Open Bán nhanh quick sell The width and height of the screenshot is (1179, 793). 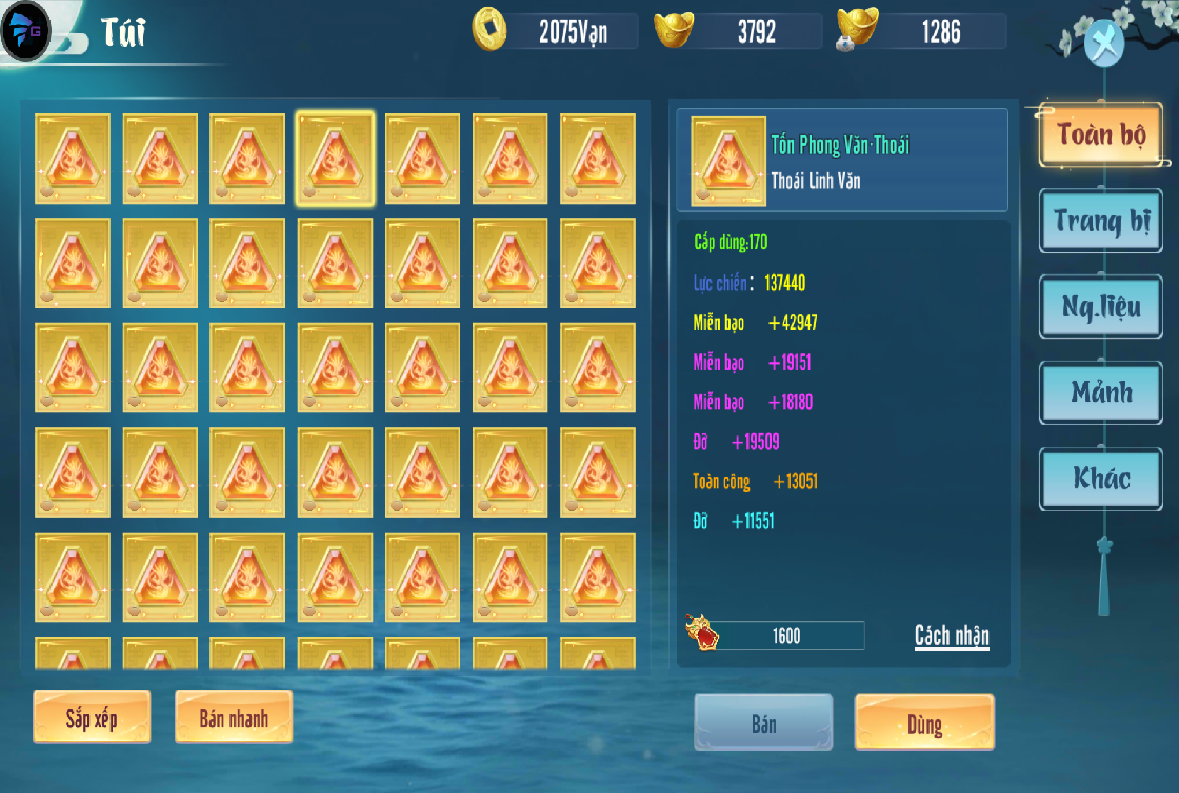click(233, 717)
